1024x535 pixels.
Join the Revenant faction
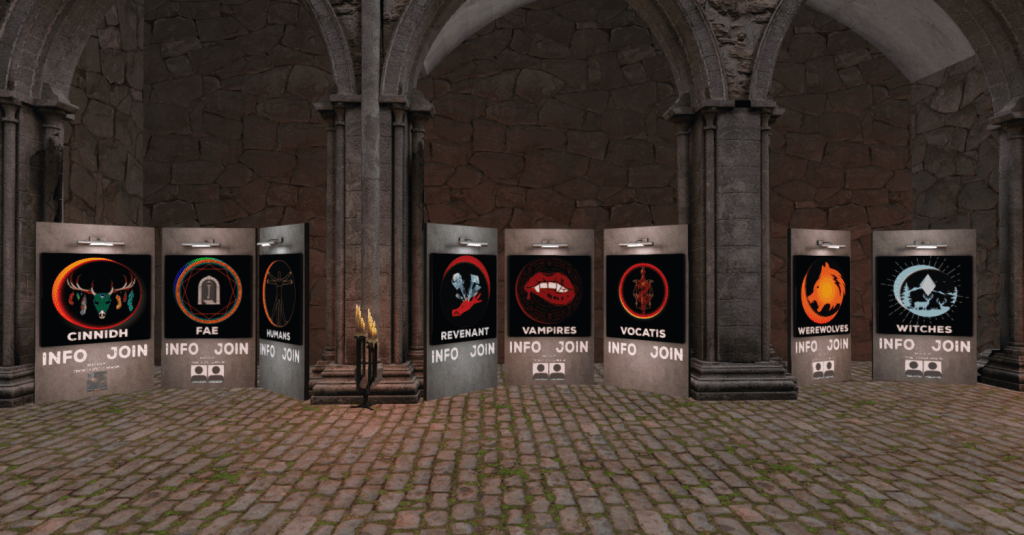point(483,350)
